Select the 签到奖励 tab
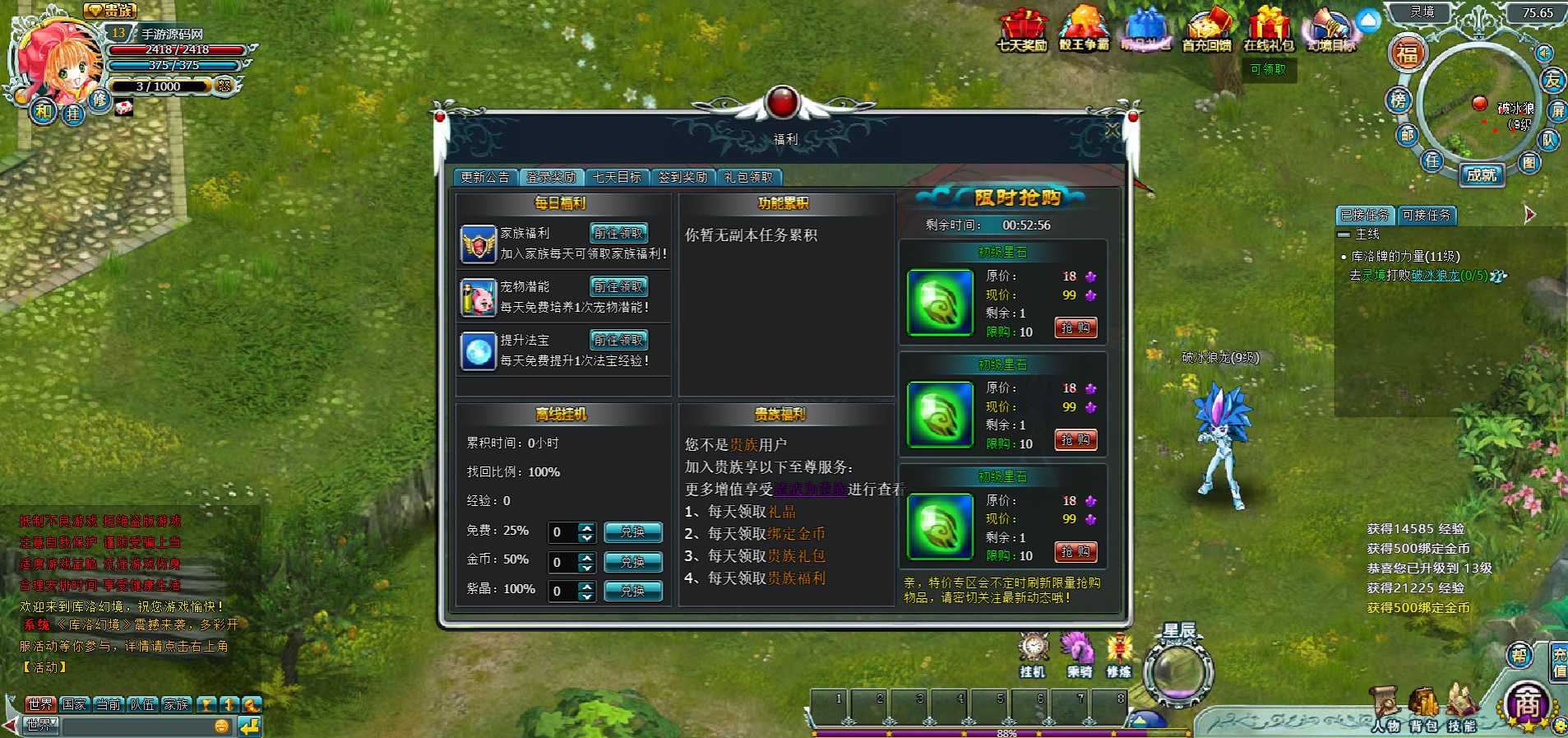The height and width of the screenshot is (738, 1568). (x=682, y=177)
